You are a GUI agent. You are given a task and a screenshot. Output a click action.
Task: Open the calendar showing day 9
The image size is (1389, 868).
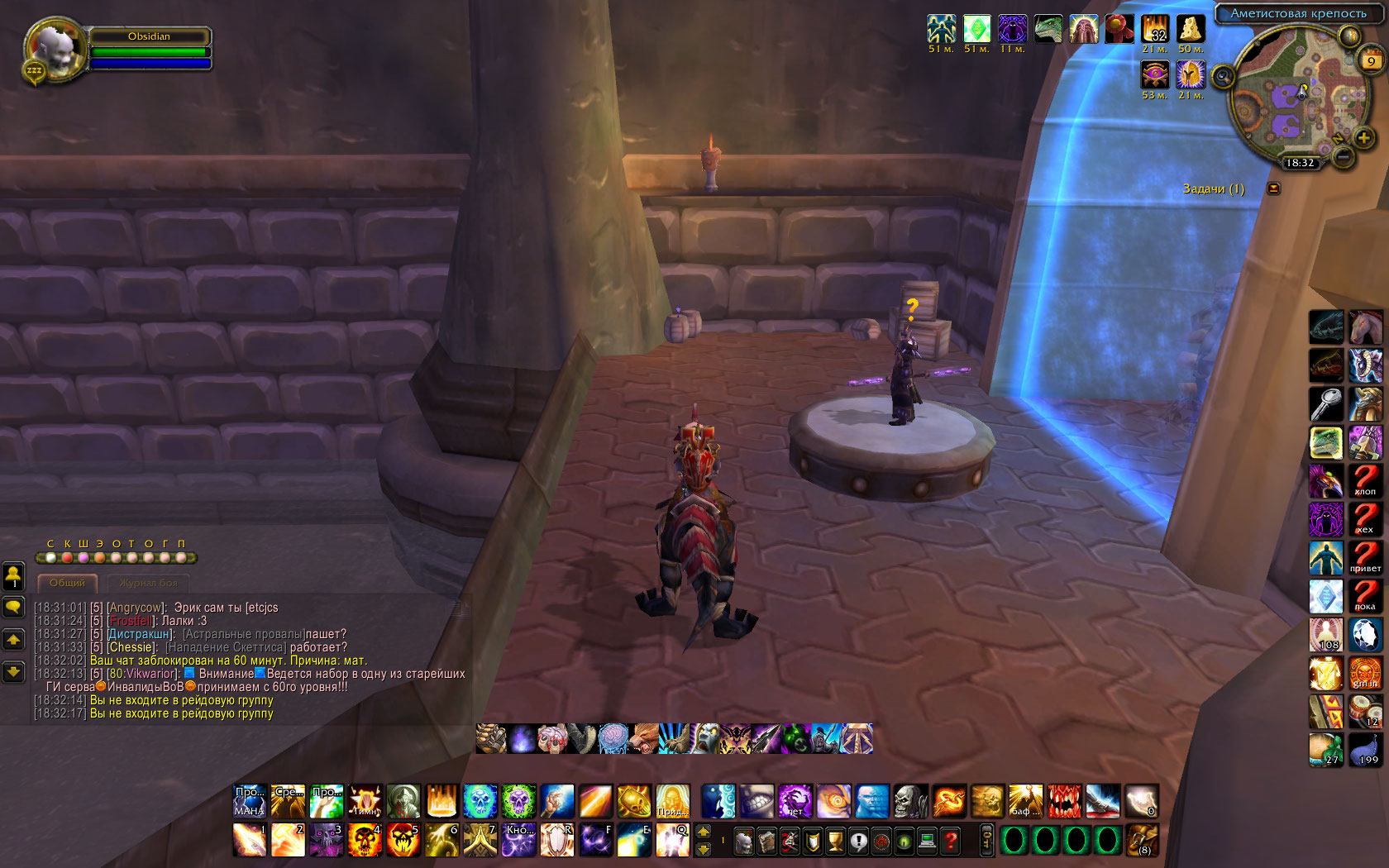pos(1372,60)
